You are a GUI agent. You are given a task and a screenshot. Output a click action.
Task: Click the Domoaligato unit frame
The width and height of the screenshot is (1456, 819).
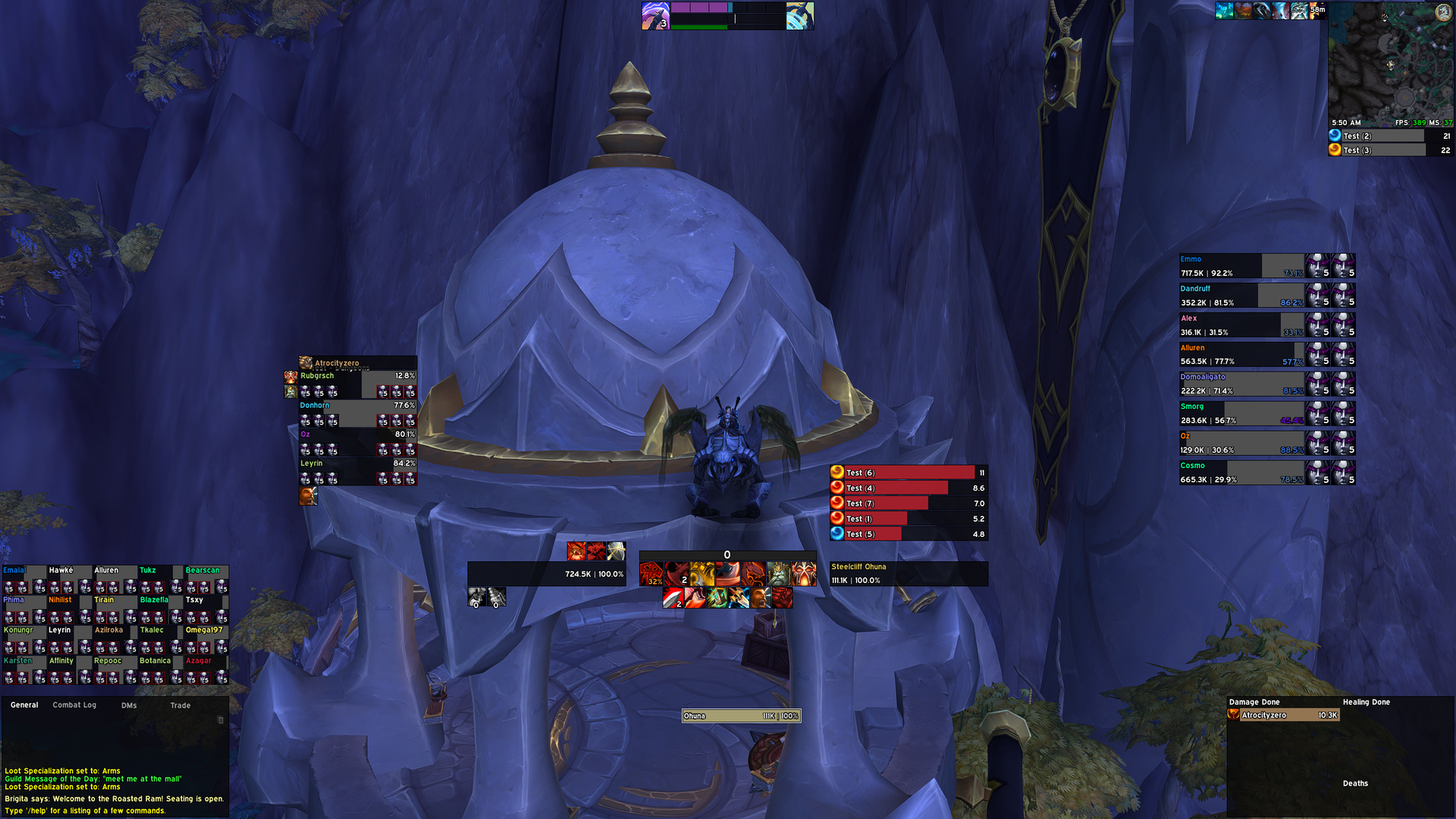(x=1241, y=384)
